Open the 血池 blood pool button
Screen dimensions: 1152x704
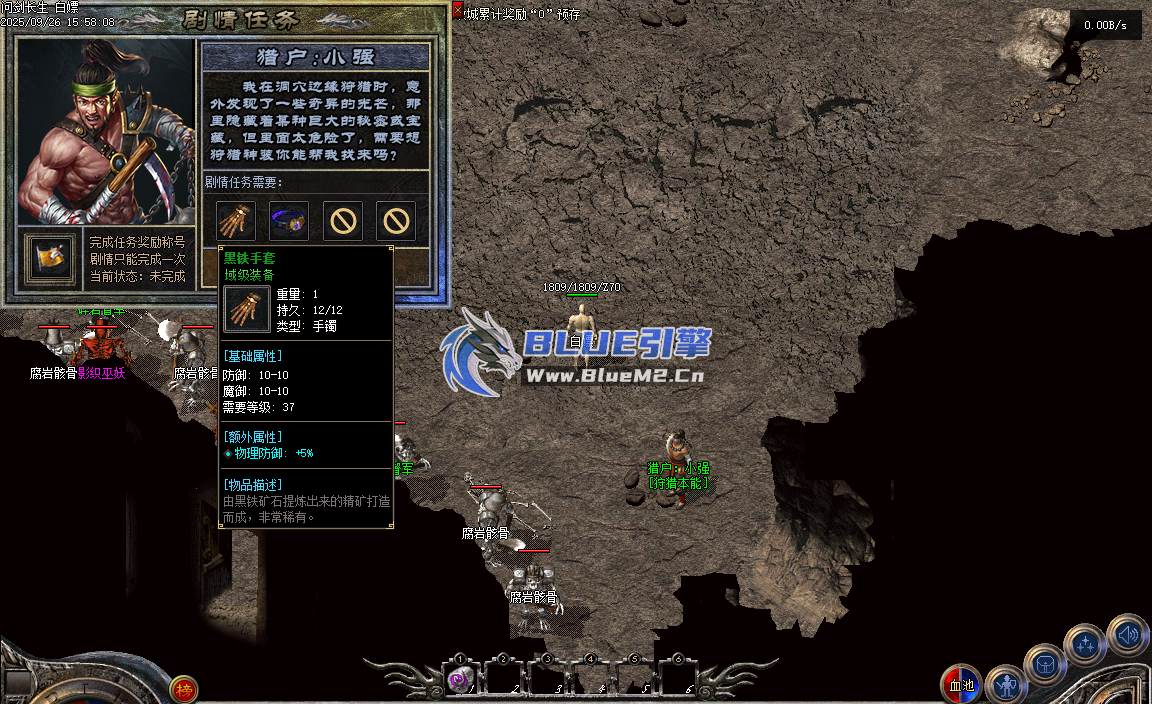(962, 685)
